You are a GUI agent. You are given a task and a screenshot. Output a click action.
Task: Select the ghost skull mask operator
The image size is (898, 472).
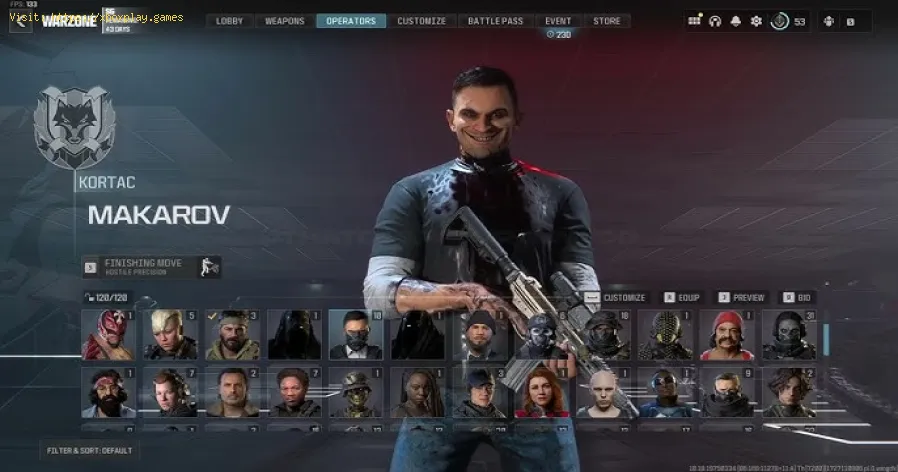pyautogui.click(x=542, y=335)
